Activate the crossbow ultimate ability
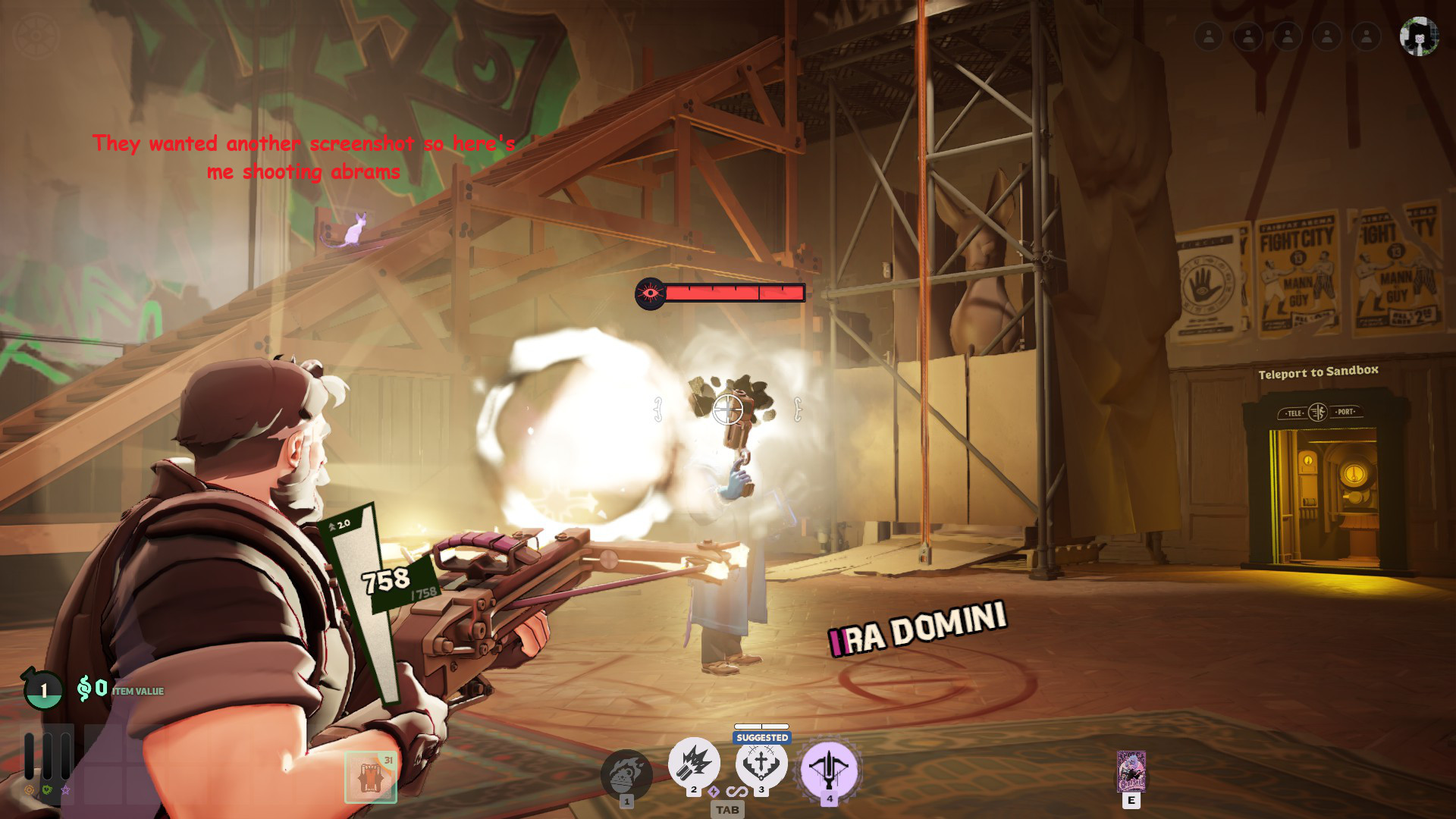Screen dimensions: 1456x819 coord(830,768)
